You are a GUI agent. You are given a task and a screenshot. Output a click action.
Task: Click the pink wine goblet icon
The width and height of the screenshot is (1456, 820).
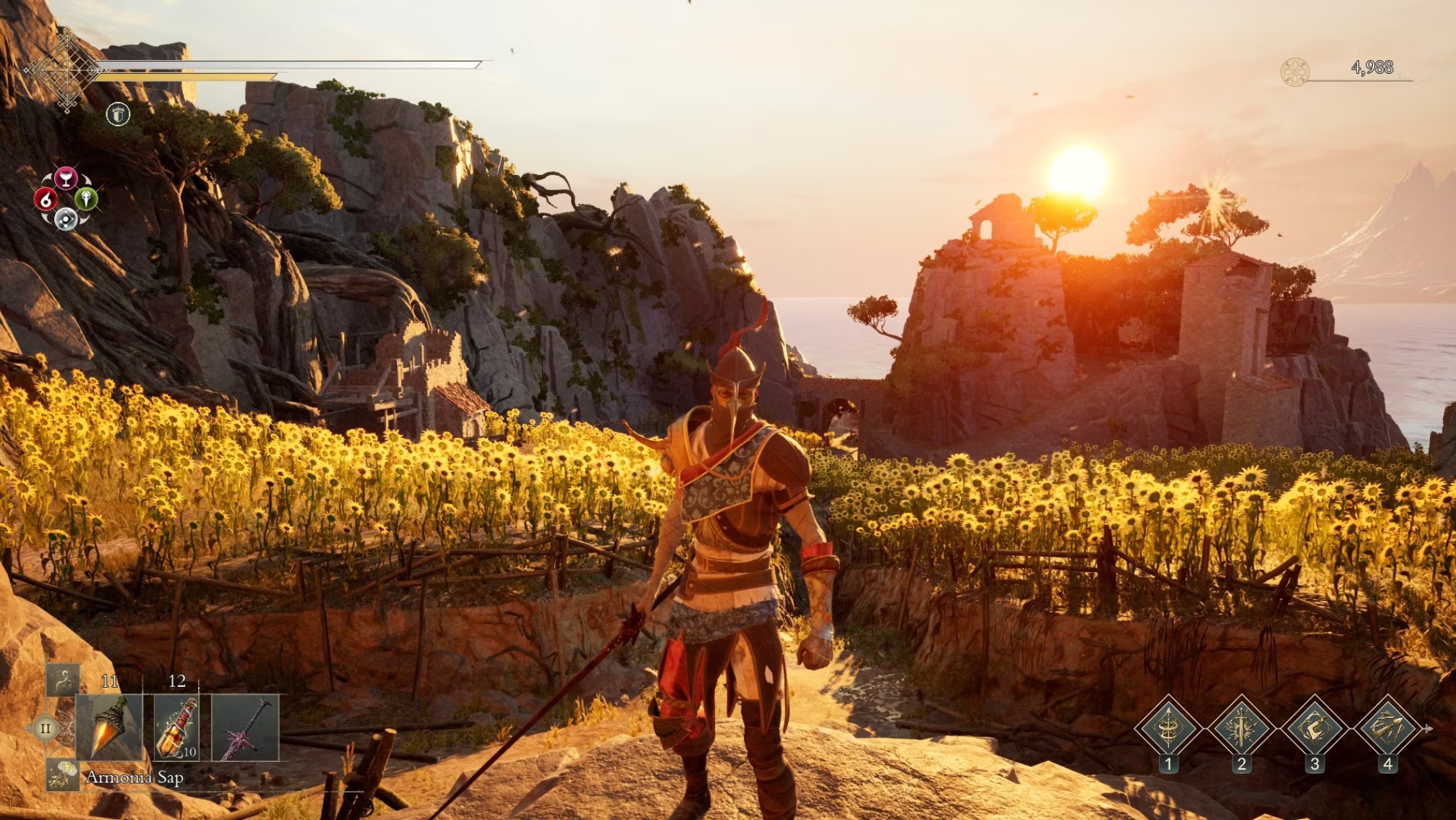(x=66, y=178)
